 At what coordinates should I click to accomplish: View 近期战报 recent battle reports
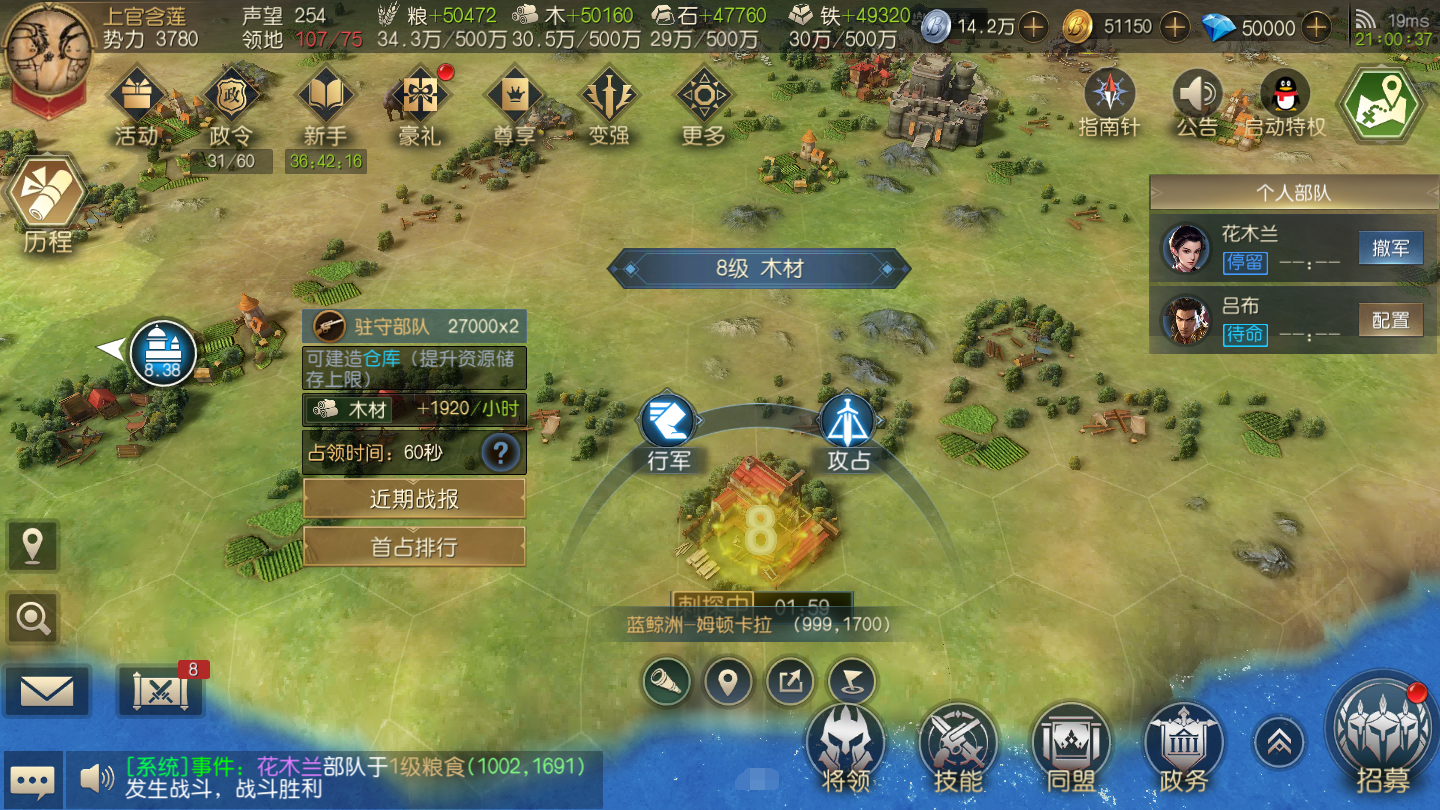click(414, 499)
